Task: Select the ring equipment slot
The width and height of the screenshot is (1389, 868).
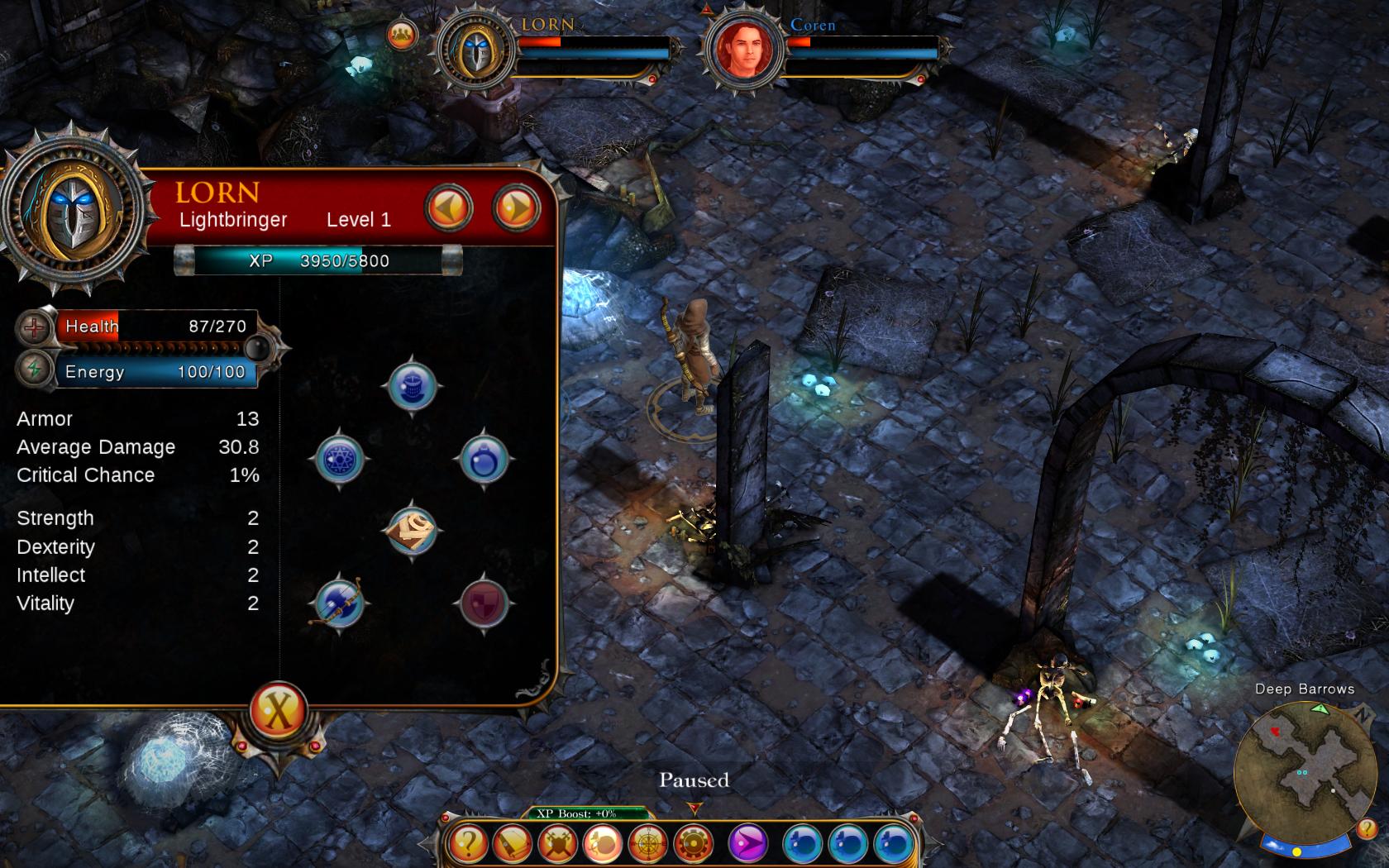Action: click(x=484, y=460)
